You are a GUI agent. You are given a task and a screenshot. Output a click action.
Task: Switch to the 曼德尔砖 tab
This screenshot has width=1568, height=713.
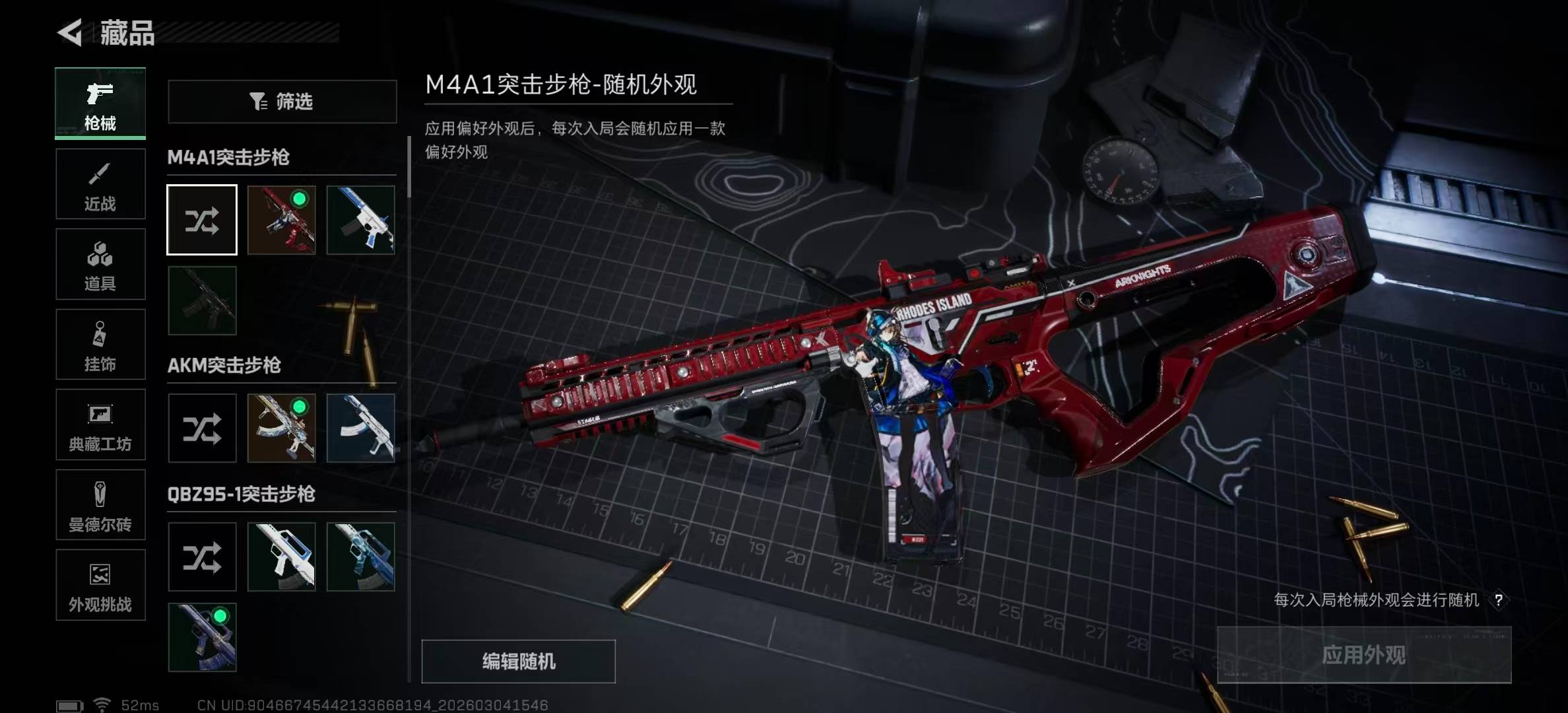pyautogui.click(x=100, y=505)
